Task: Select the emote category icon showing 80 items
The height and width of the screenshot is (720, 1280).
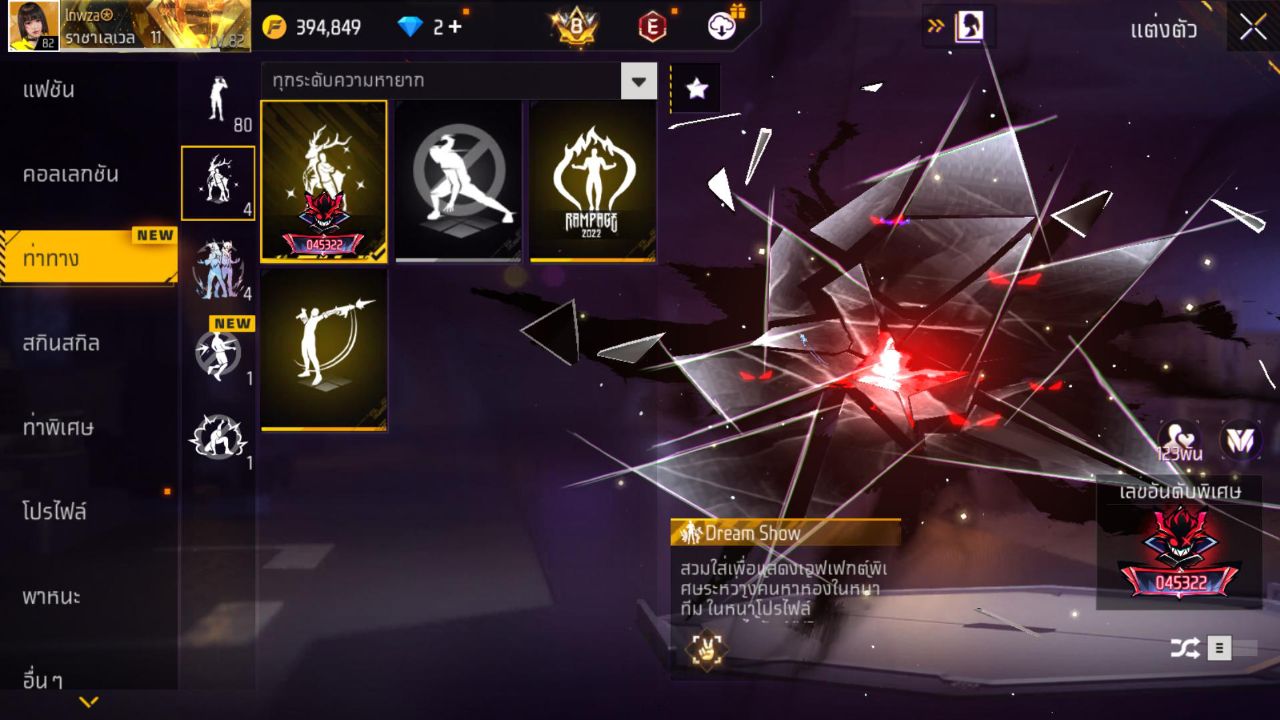Action: click(218, 98)
